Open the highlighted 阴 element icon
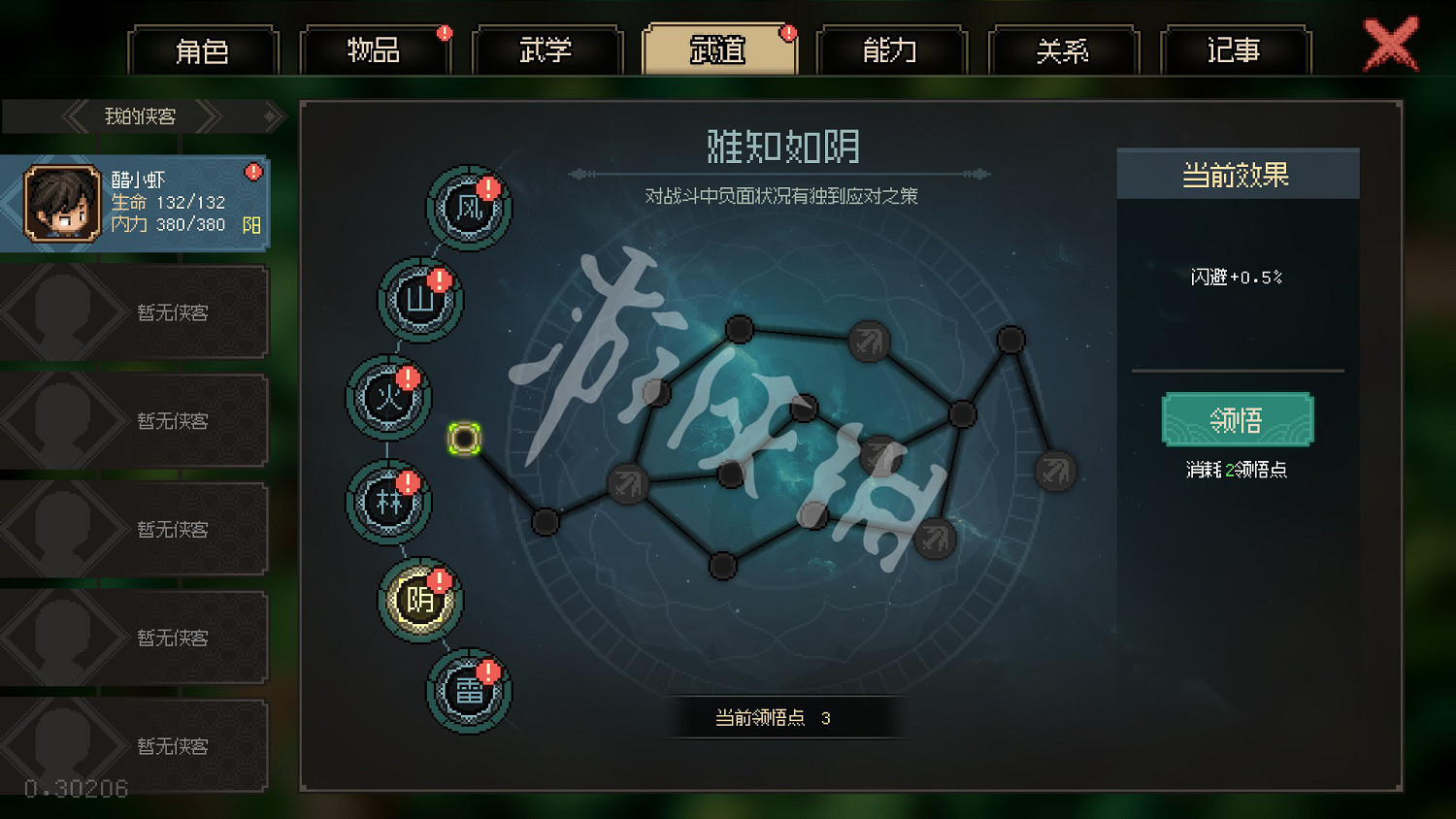Viewport: 1456px width, 819px height. (x=419, y=600)
